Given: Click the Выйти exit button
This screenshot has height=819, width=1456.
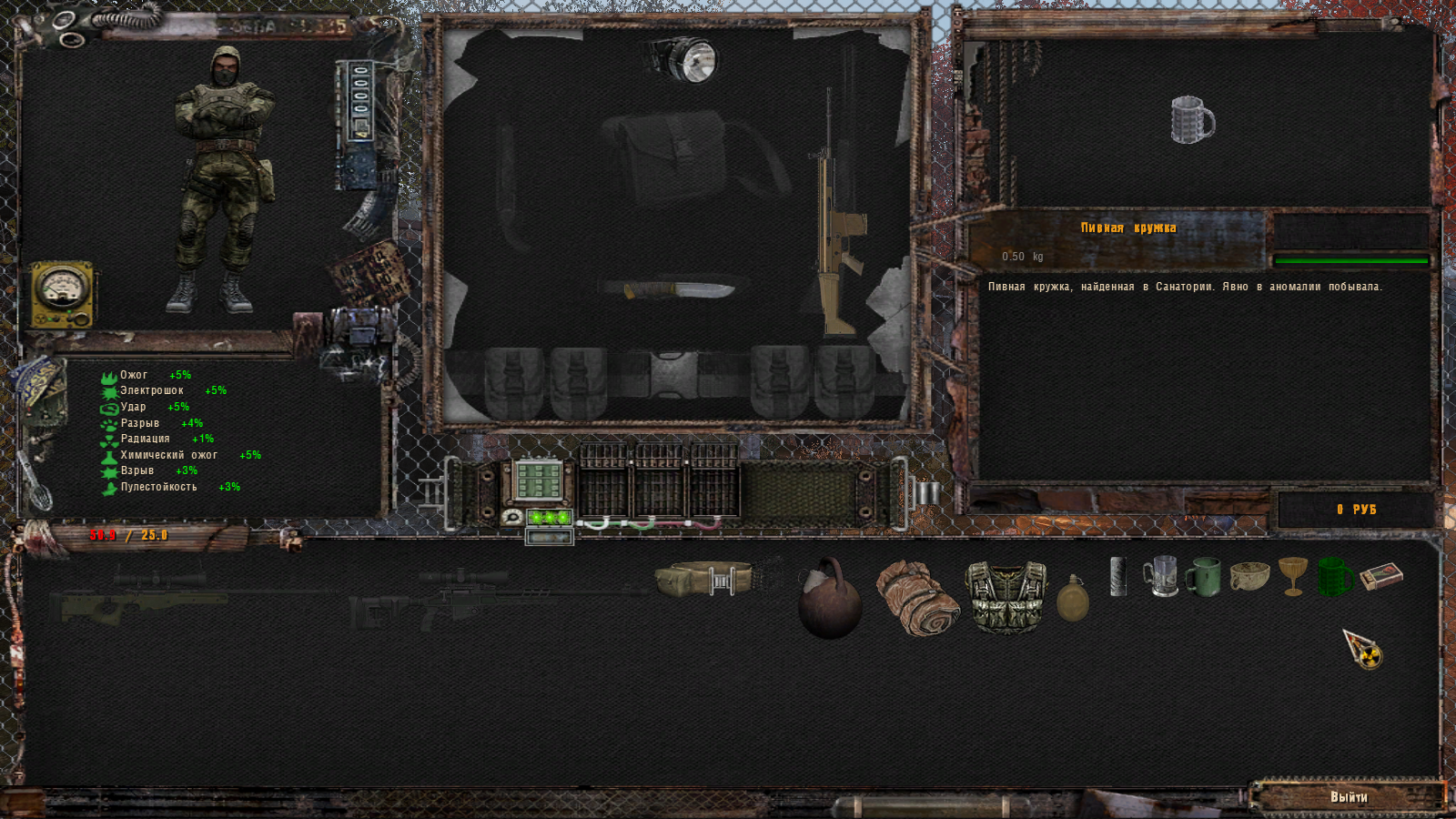Looking at the screenshot, I should pyautogui.click(x=1349, y=797).
